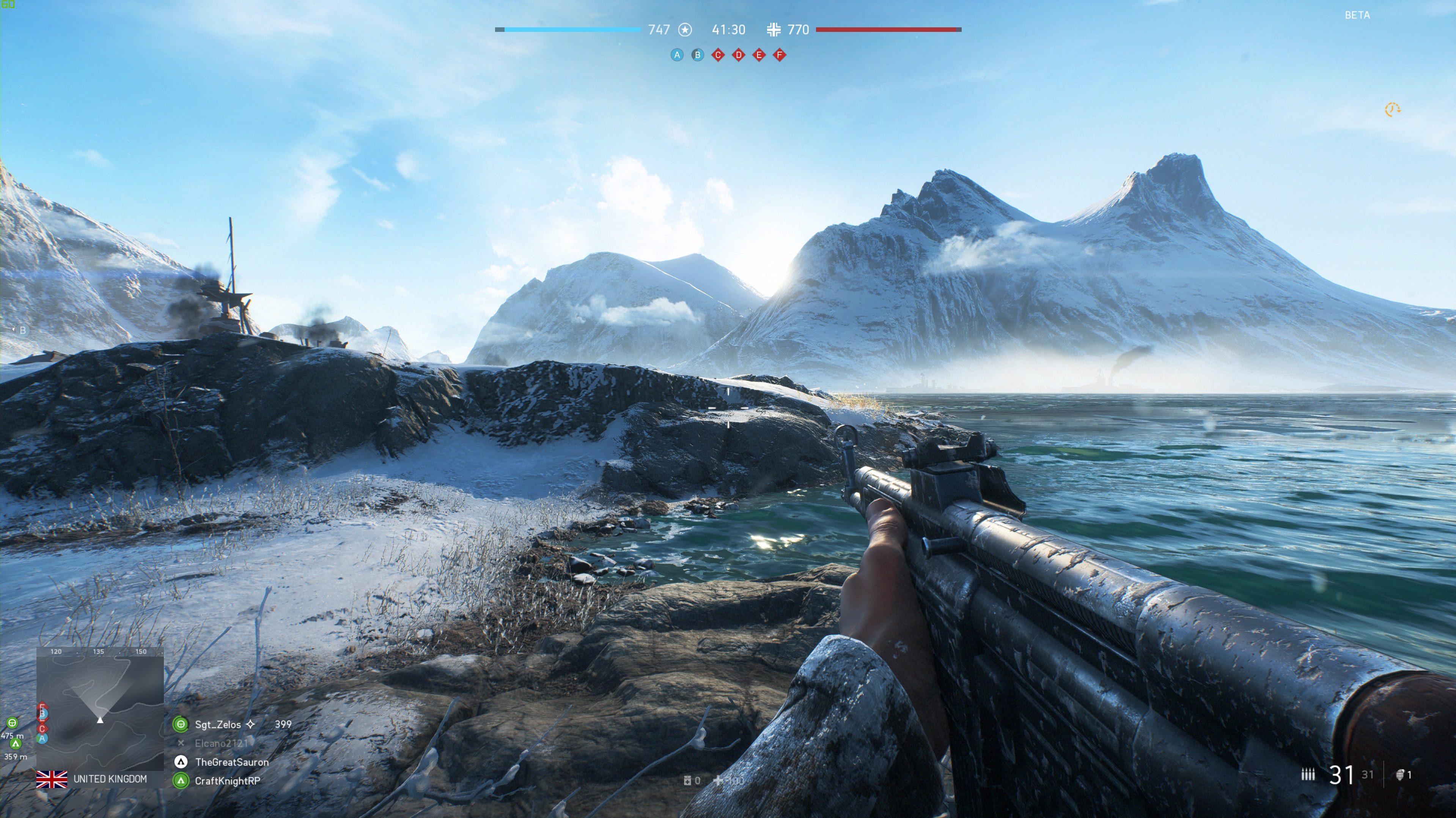
Task: Click the orange stopwatch icon
Action: point(1392,109)
